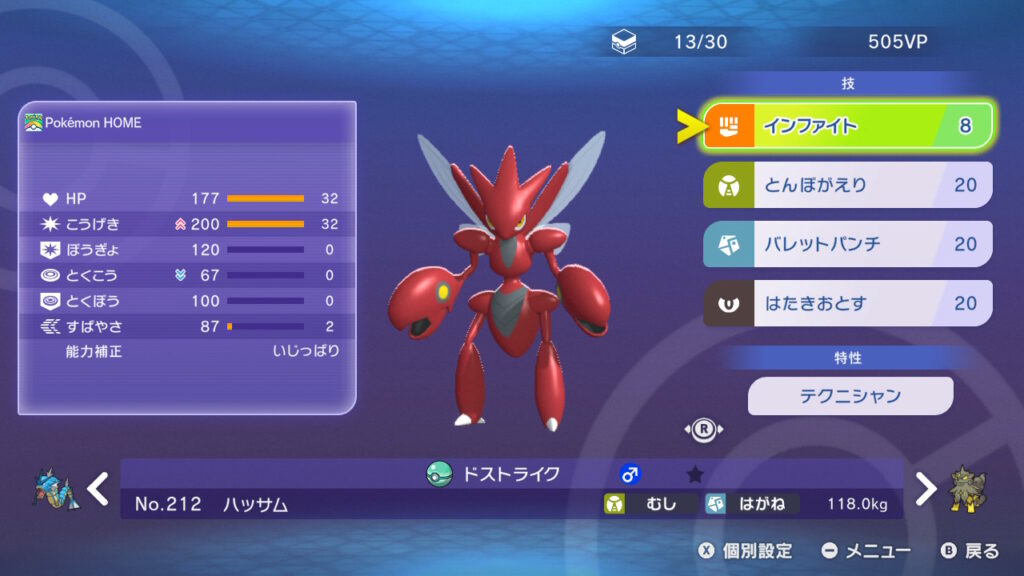Viewport: 1024px width, 576px height.
Task: Select the インファイト move
Action: click(848, 126)
